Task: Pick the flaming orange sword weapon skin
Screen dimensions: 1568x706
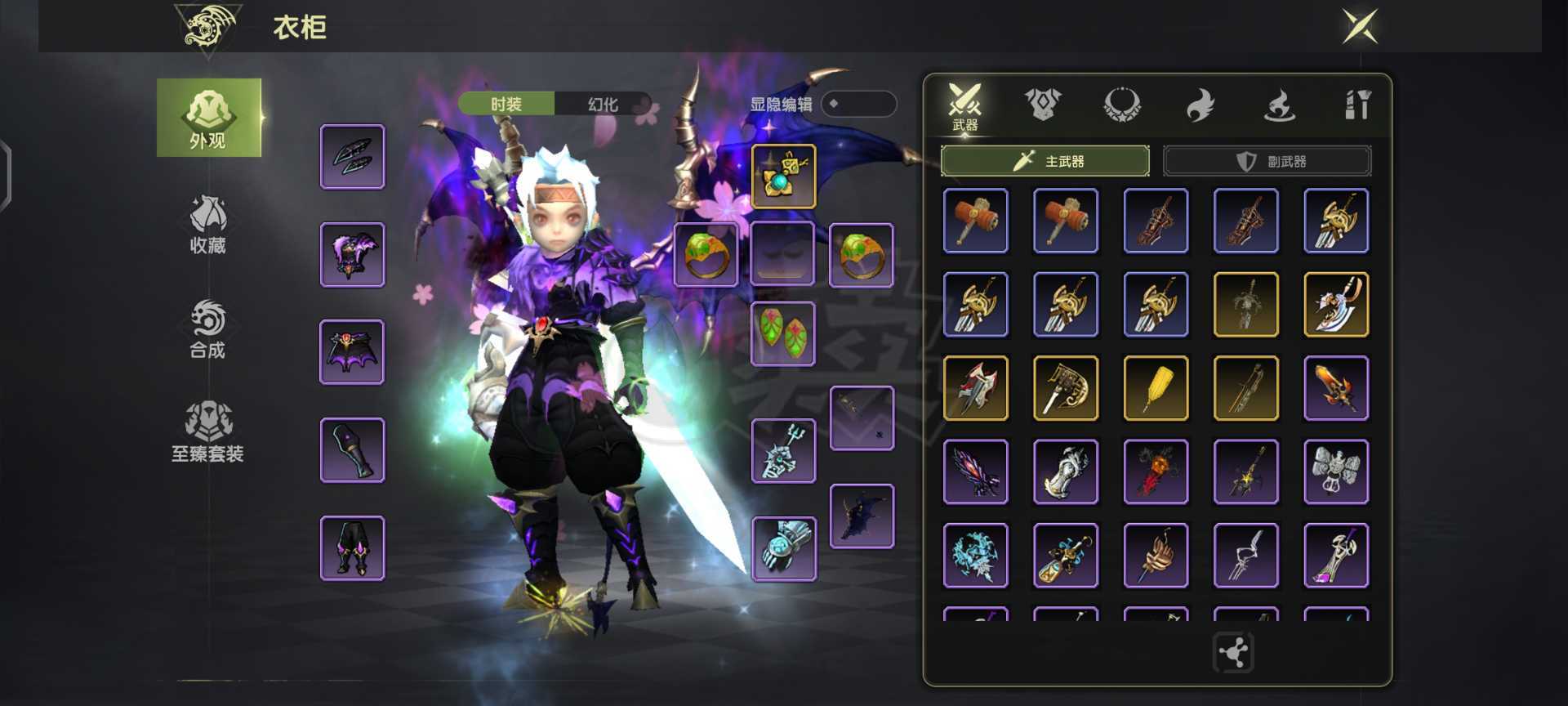Action: pyautogui.click(x=1336, y=388)
